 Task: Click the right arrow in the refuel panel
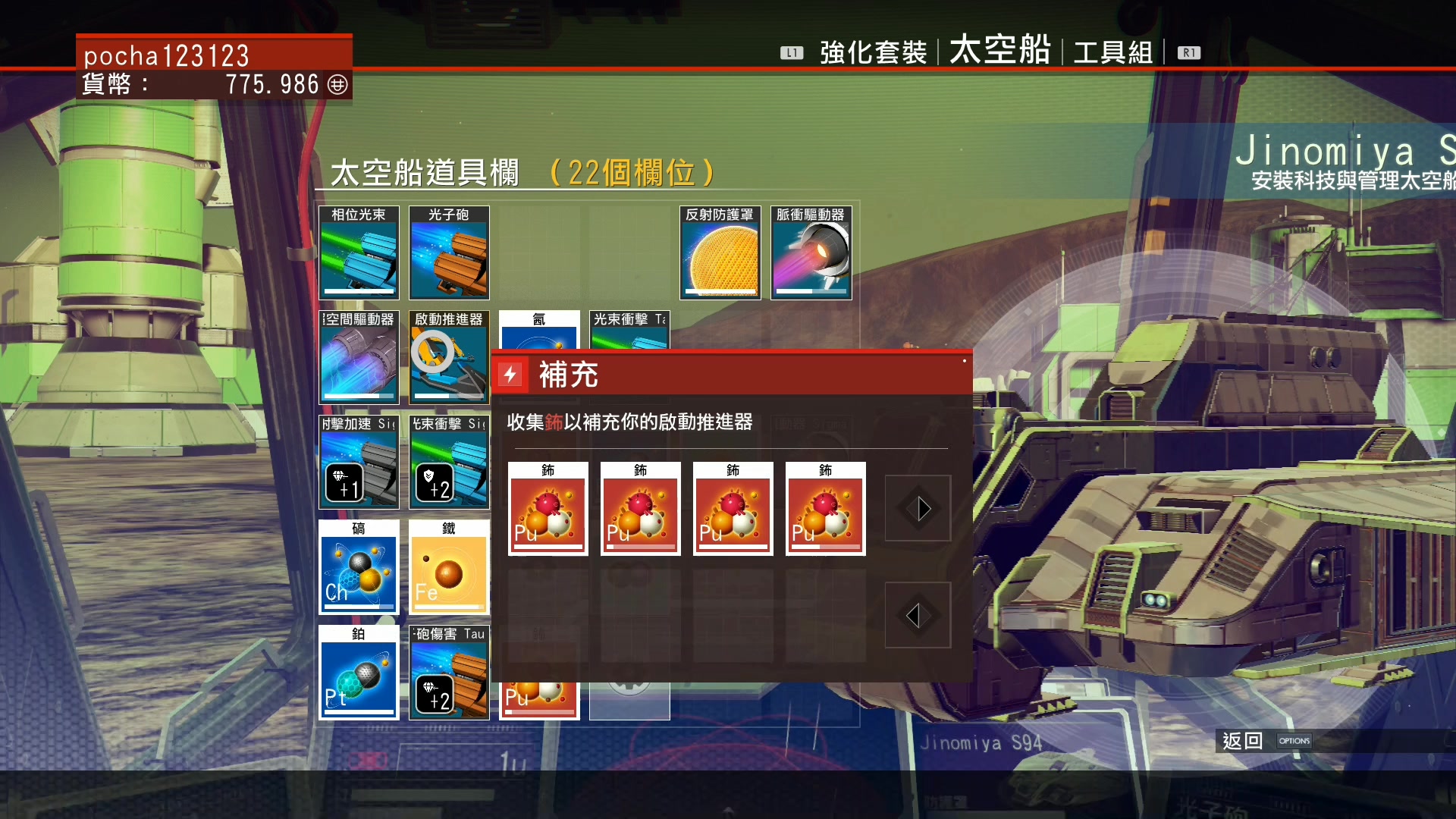pos(918,509)
